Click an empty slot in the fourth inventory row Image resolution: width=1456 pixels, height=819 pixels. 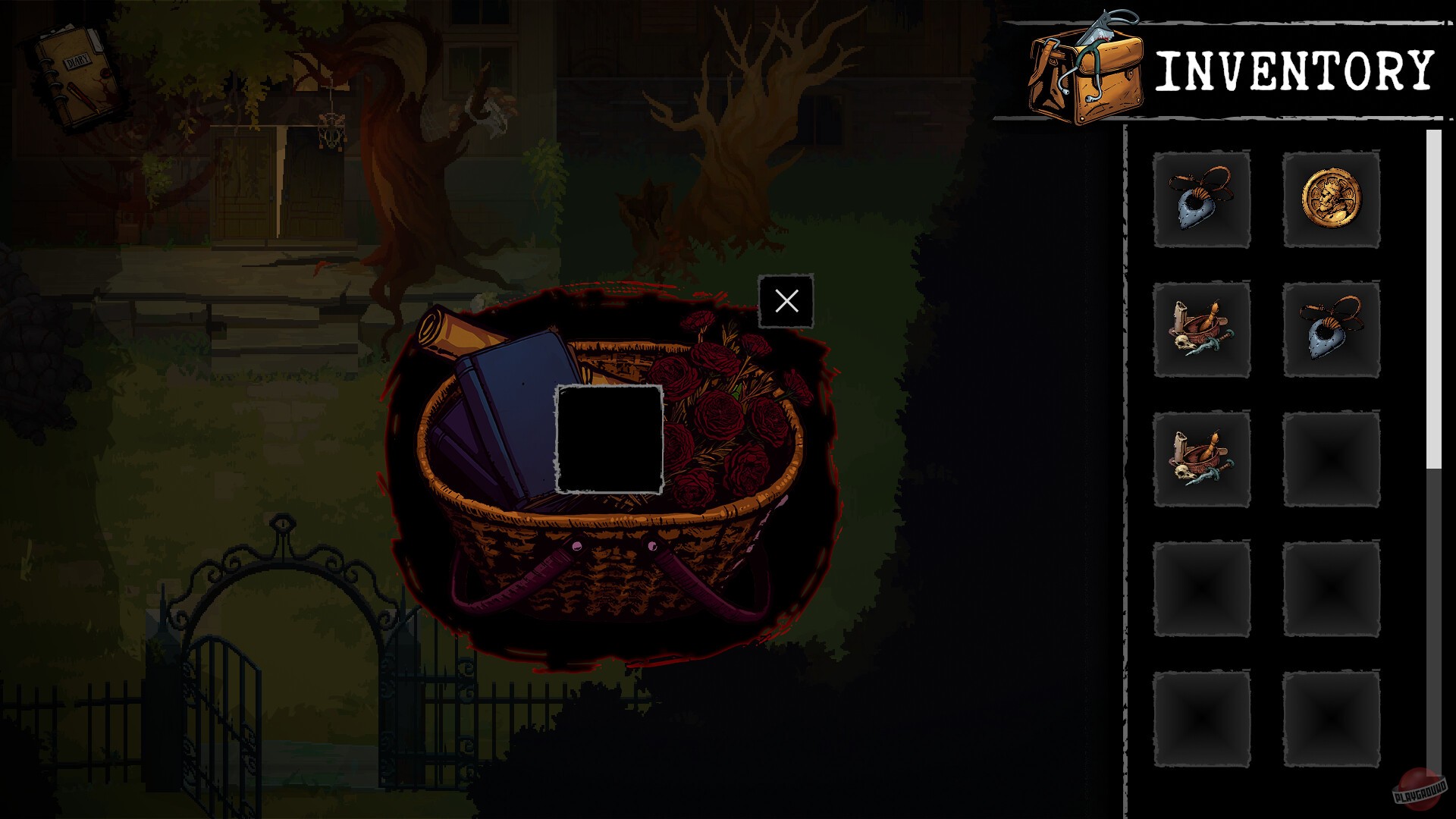[1202, 588]
